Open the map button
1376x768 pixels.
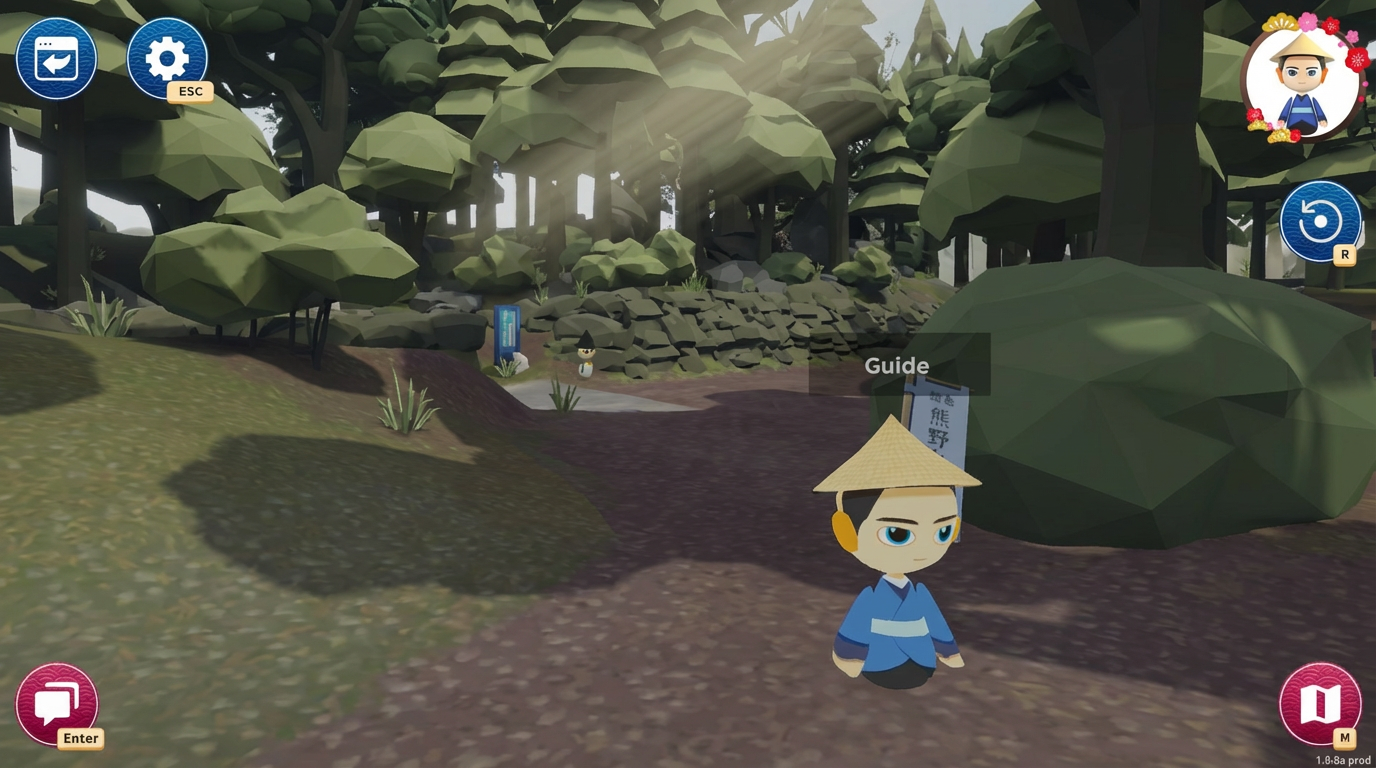pos(1320,704)
